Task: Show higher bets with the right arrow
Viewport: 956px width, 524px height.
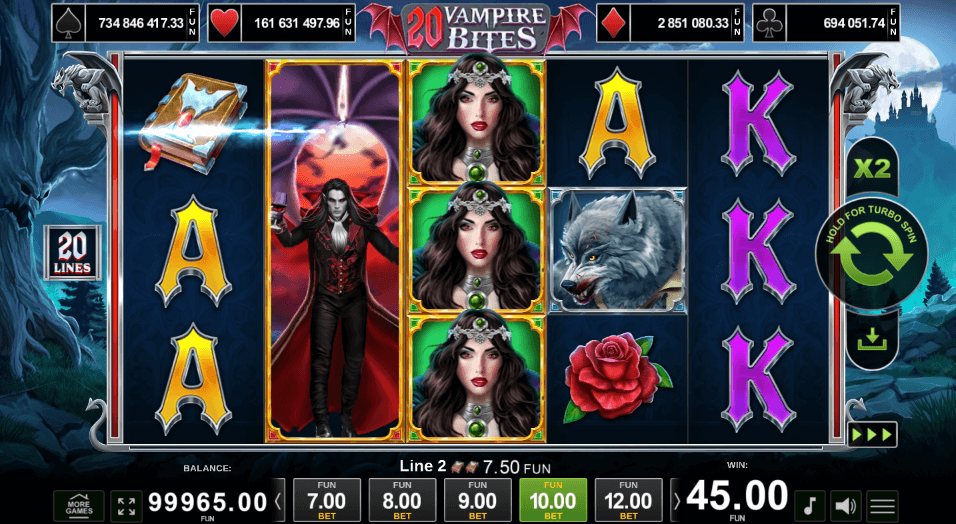Action: 675,500
